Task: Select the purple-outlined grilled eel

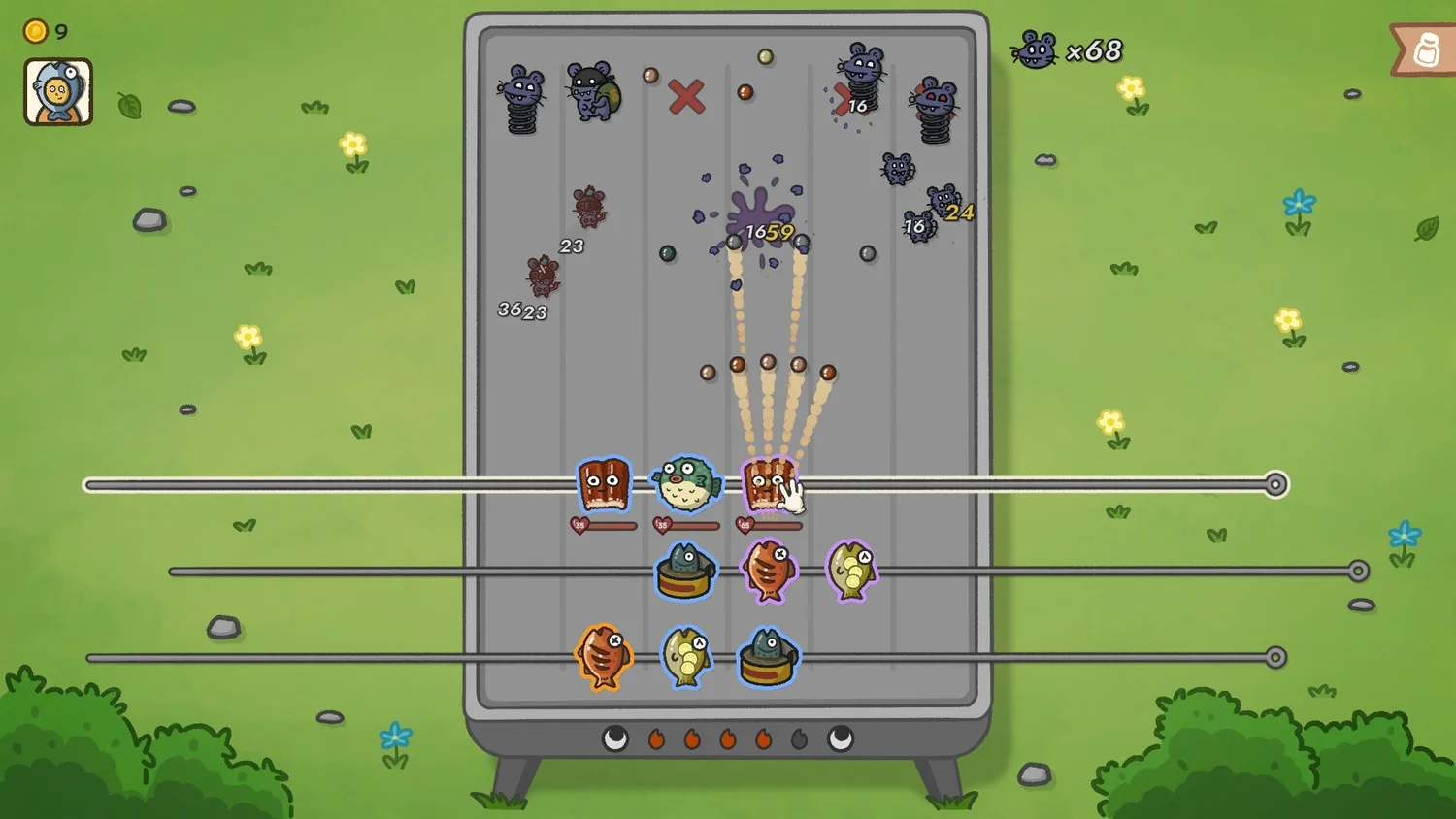Action: click(x=767, y=483)
